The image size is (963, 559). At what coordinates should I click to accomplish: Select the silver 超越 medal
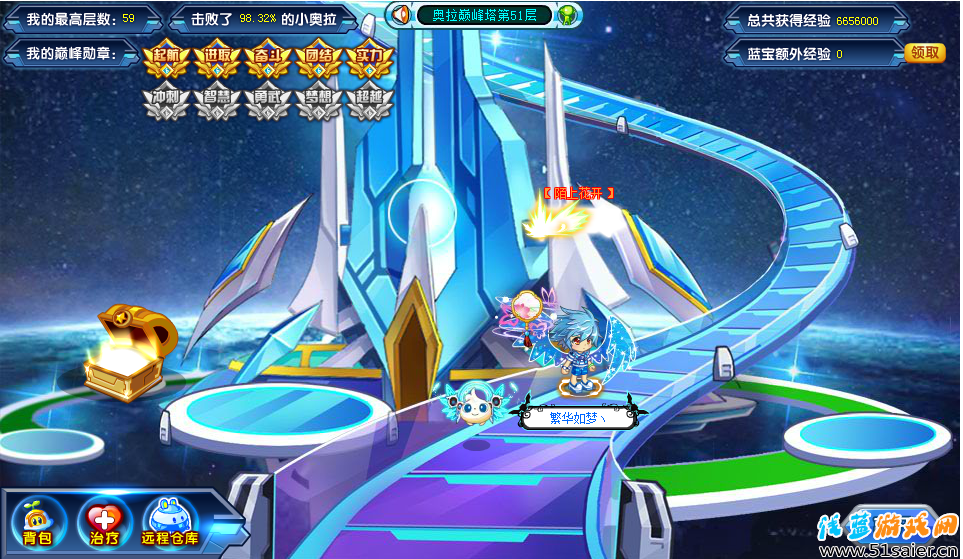point(370,103)
